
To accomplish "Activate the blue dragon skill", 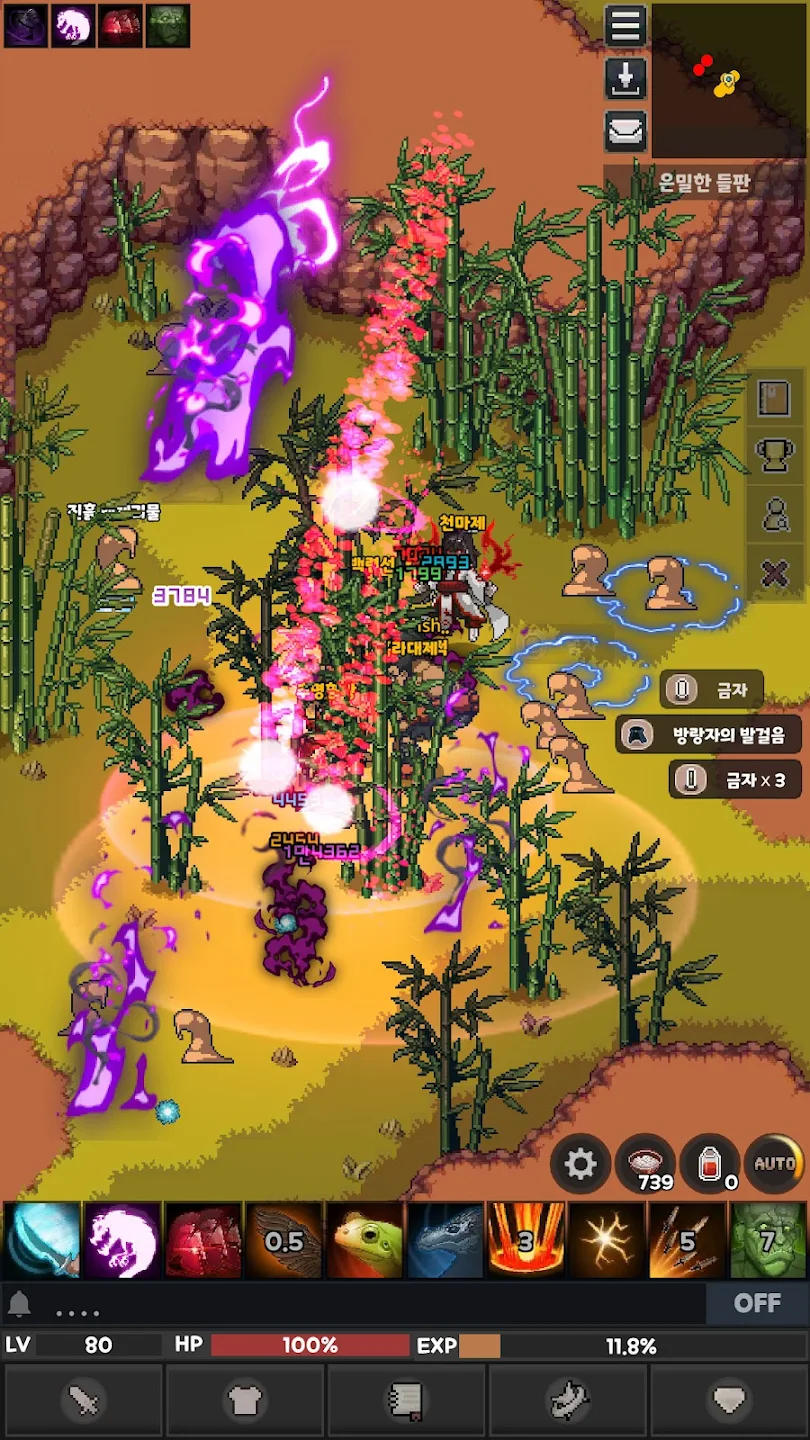I will point(445,1241).
